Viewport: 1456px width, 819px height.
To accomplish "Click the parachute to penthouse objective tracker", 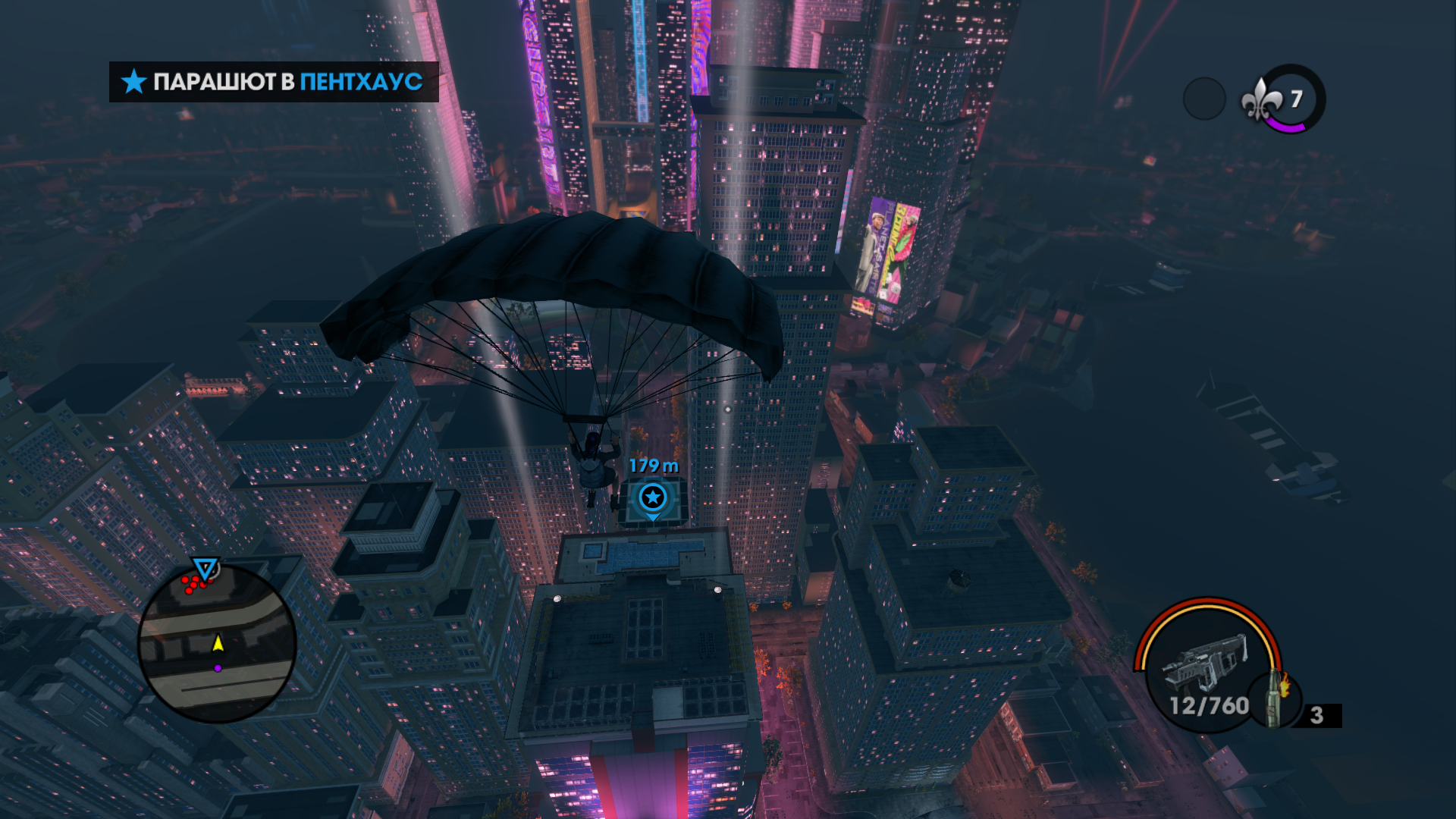I will point(274,82).
